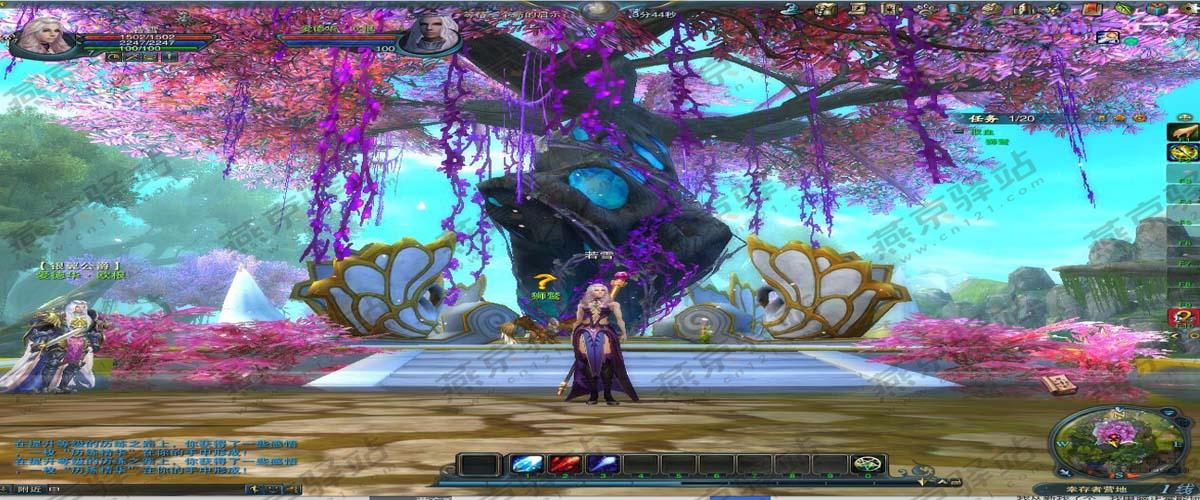Select the 狮鹫 quest in the tracker
The height and width of the screenshot is (500, 1200).
(998, 143)
